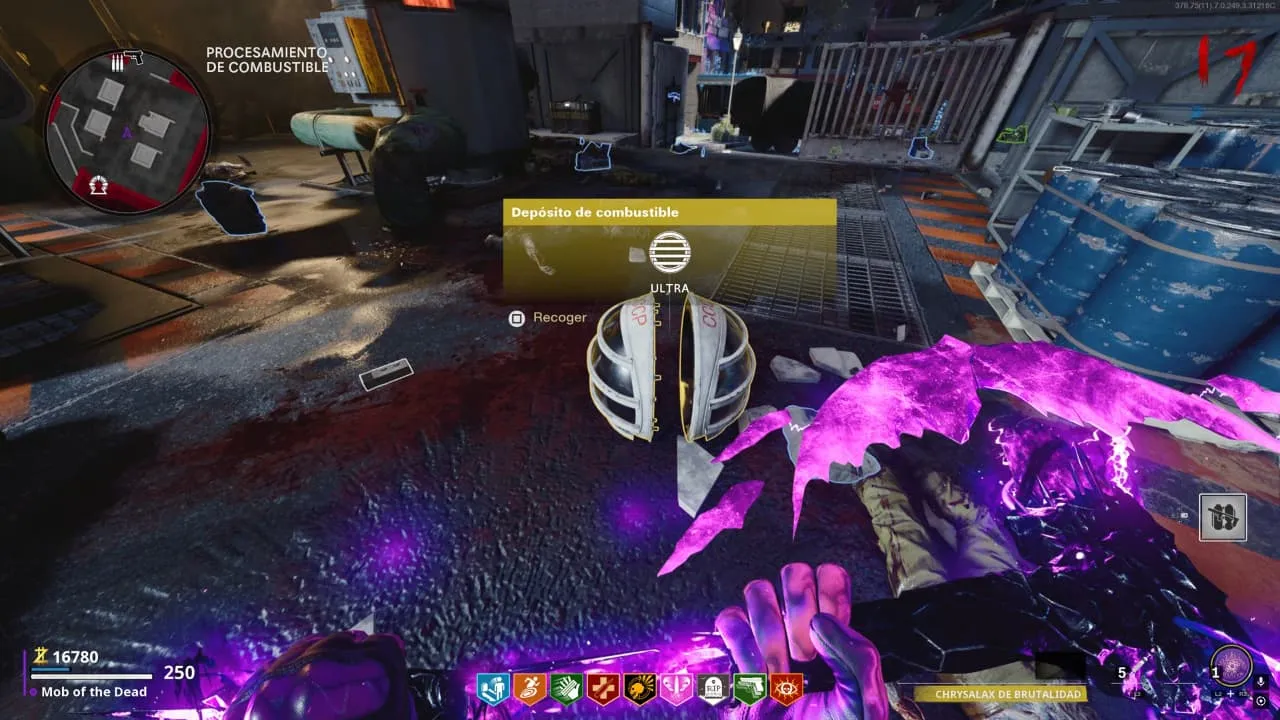Choose the red Juggernog cross perk icon
The width and height of the screenshot is (1280, 720).
tap(603, 688)
